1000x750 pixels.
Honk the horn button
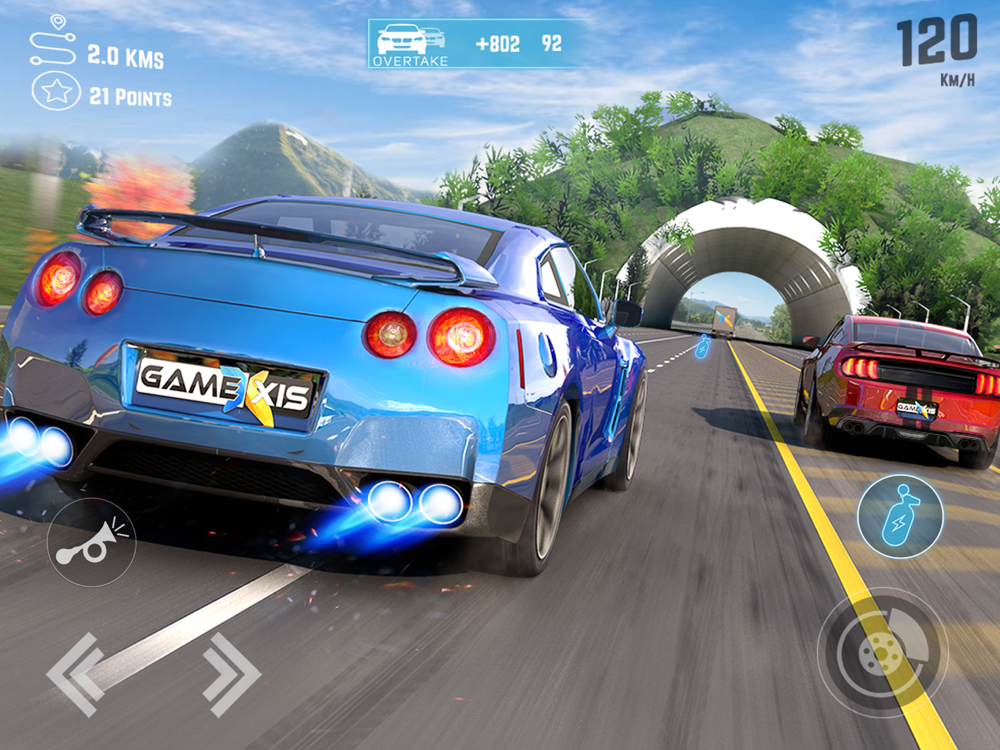[91, 542]
